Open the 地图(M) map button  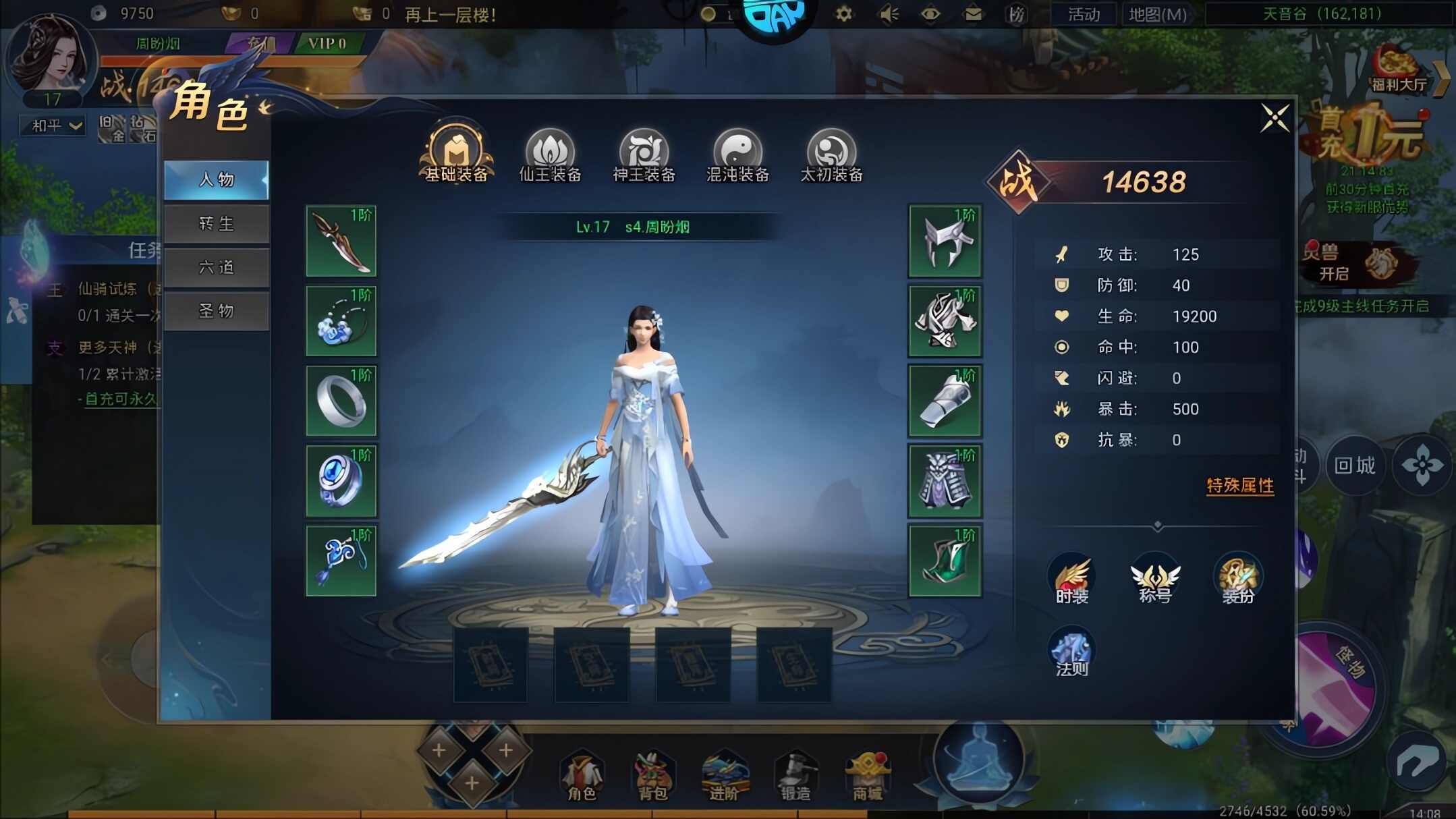[1157, 14]
